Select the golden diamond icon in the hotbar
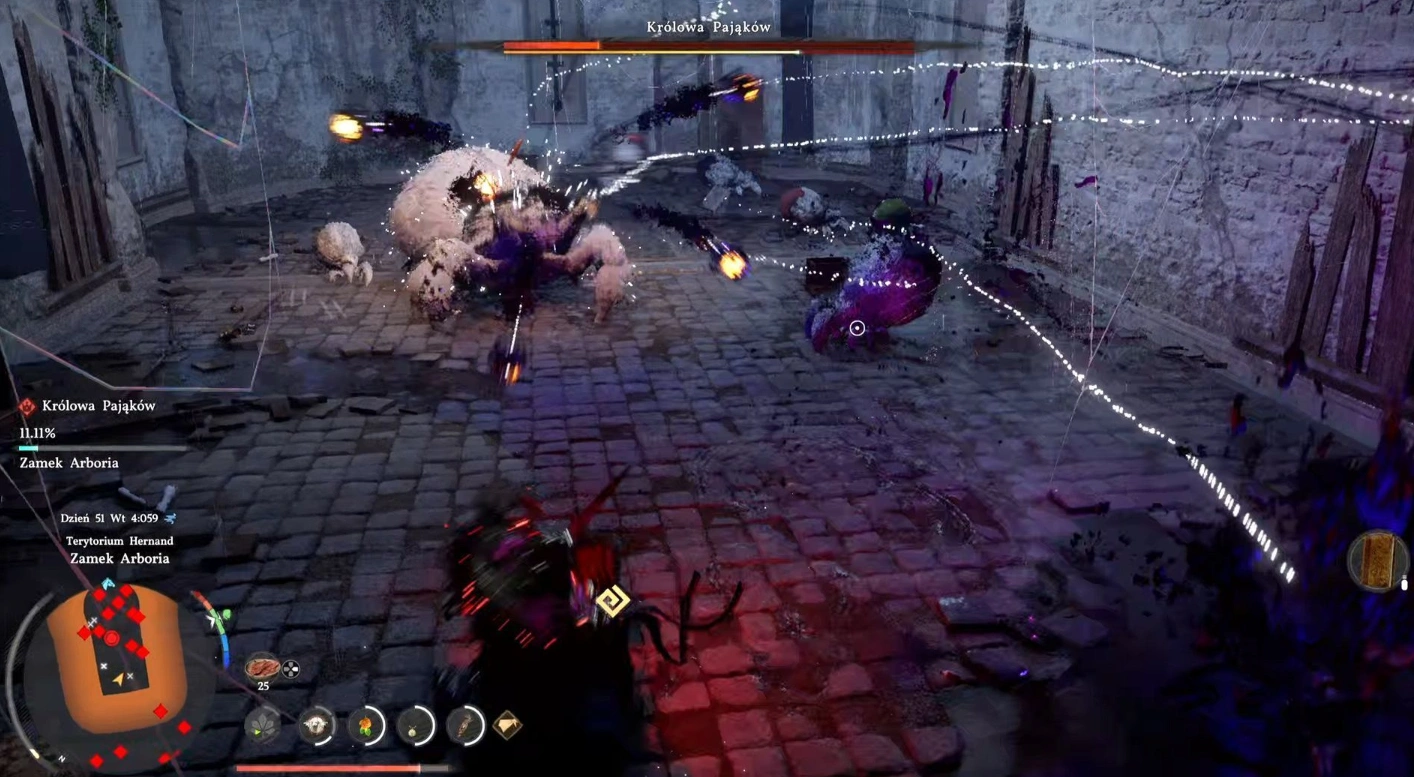Viewport: 1414px width, 777px height. click(507, 724)
